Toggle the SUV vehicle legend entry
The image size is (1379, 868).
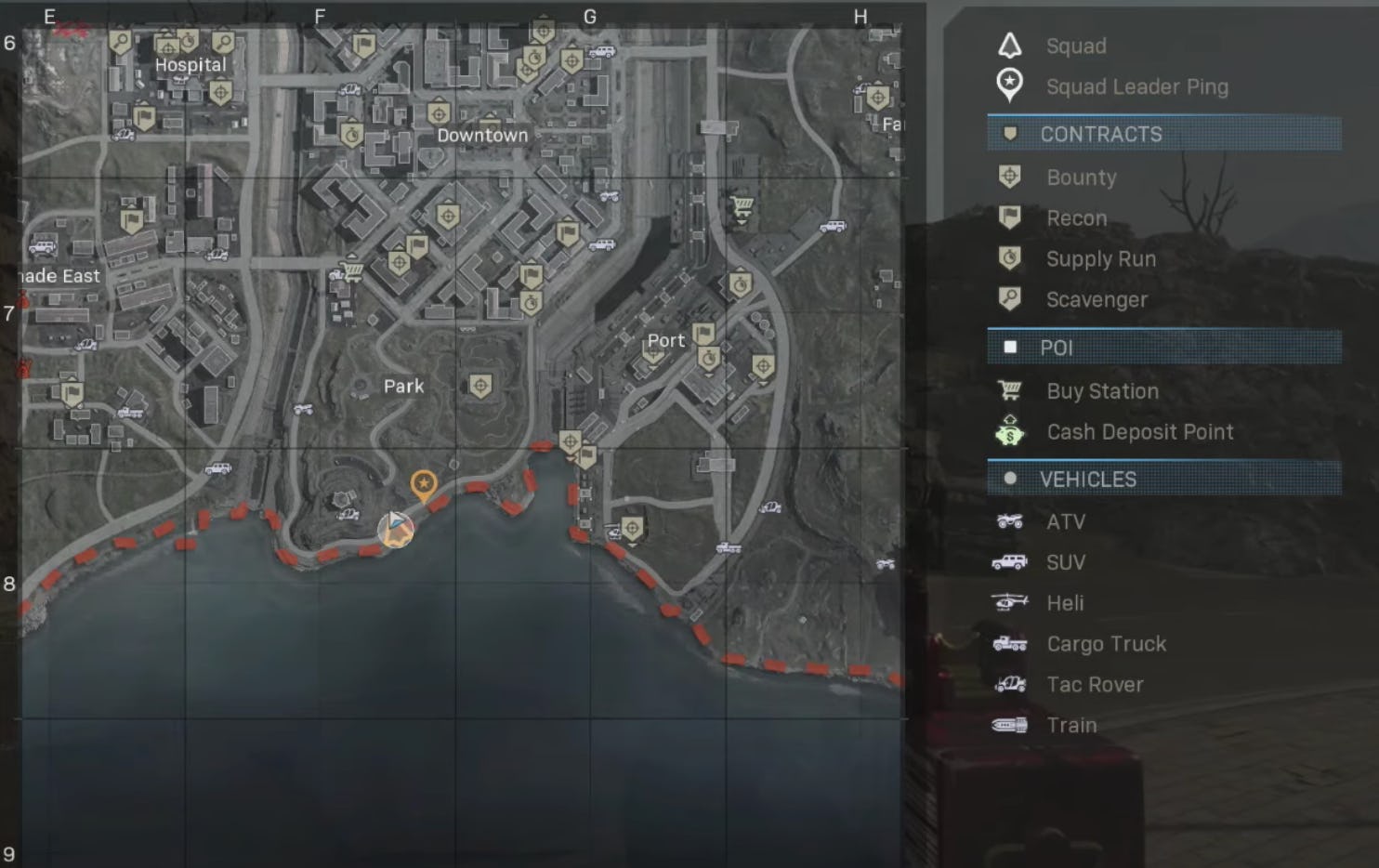[1066, 561]
